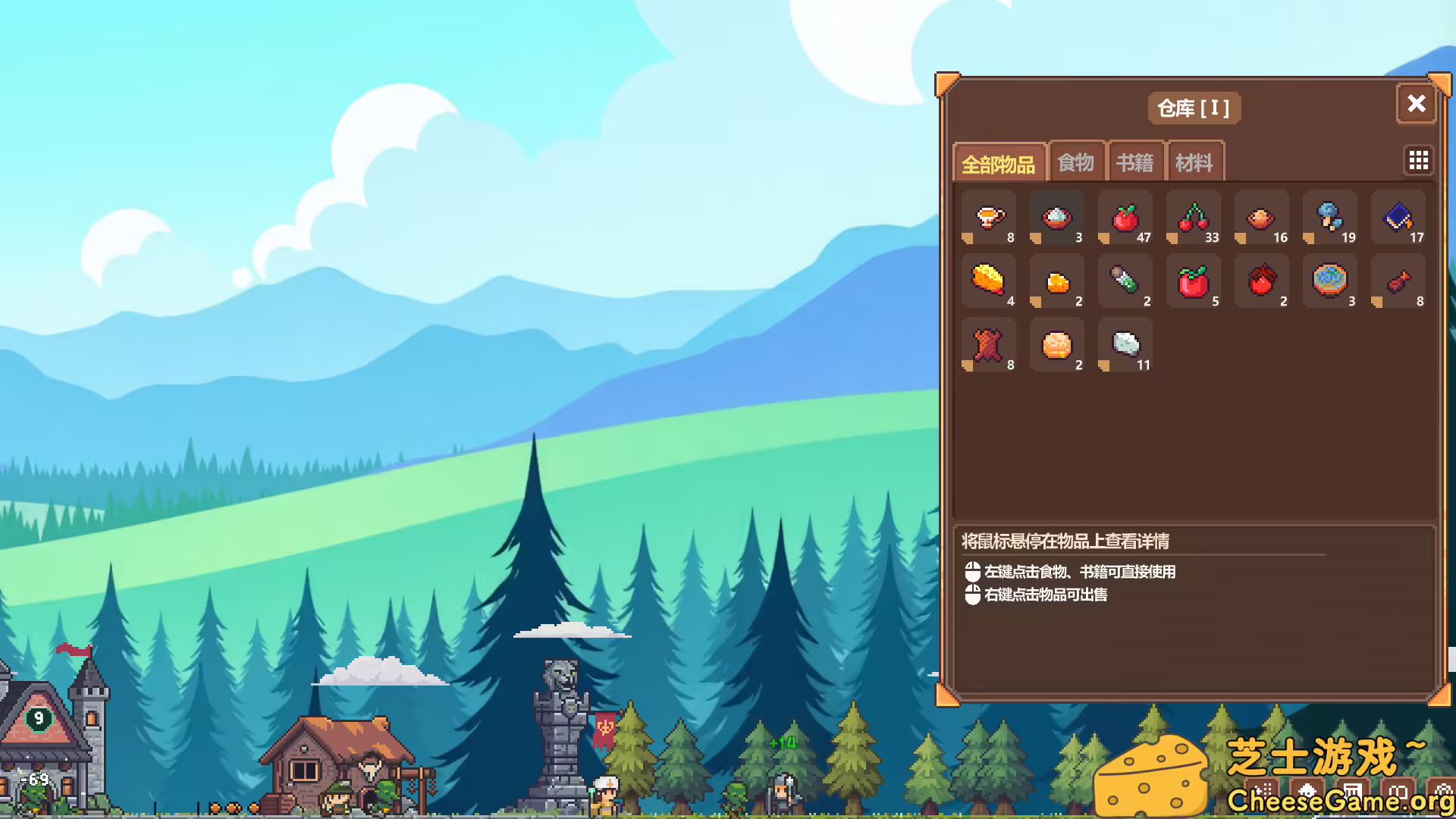
Task: Click the white stone stack of 11
Action: point(1125,345)
